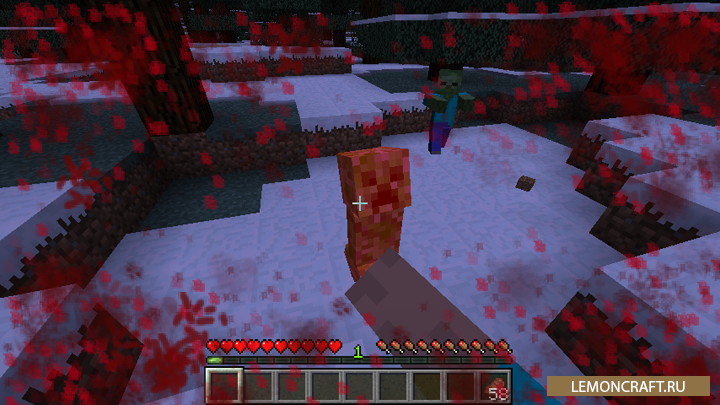This screenshot has width=720, height=405.
Task: Open the lemoncraft.ru watermark link
Action: 630,386
